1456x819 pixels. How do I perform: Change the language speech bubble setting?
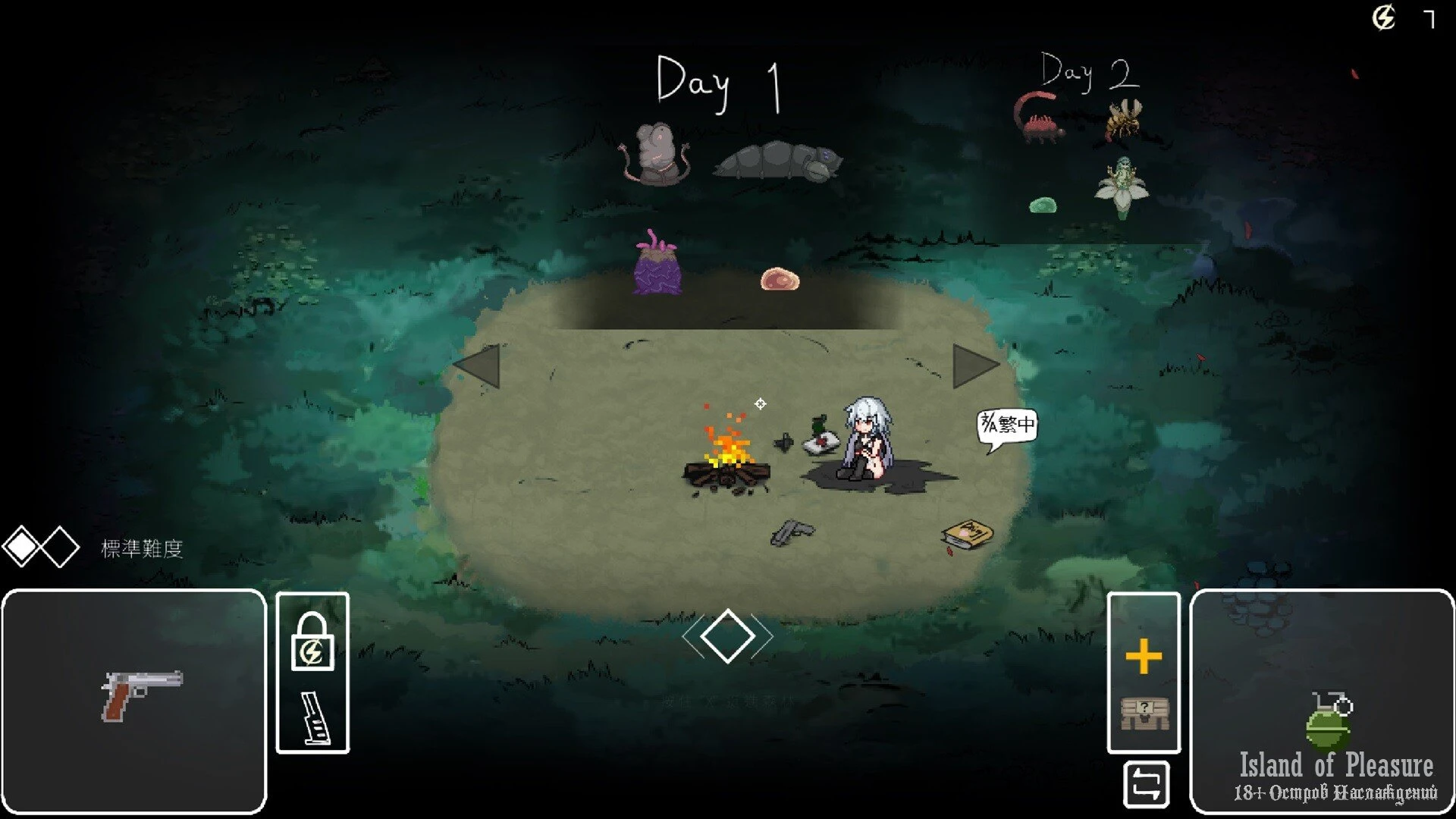(x=1006, y=425)
